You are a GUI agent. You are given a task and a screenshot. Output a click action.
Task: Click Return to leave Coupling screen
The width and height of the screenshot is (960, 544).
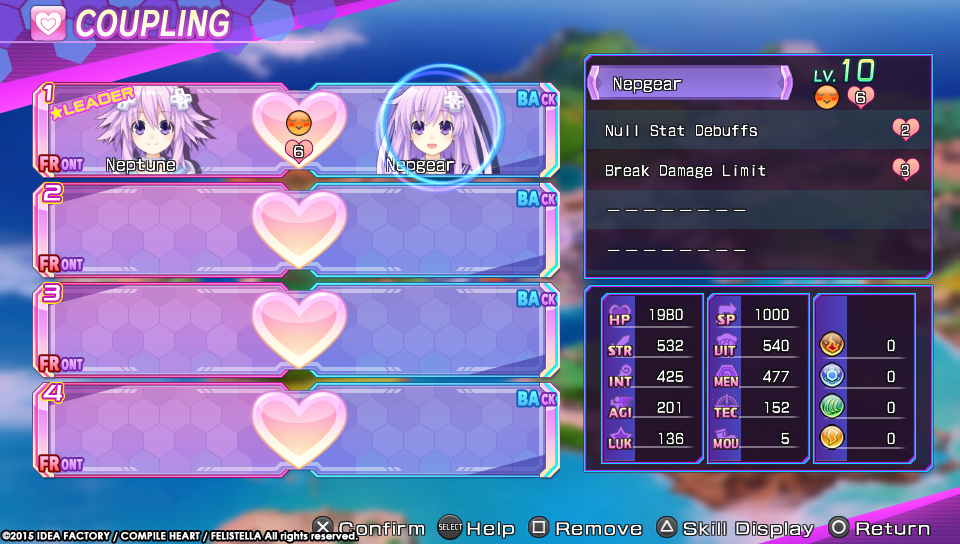pyautogui.click(x=880, y=528)
